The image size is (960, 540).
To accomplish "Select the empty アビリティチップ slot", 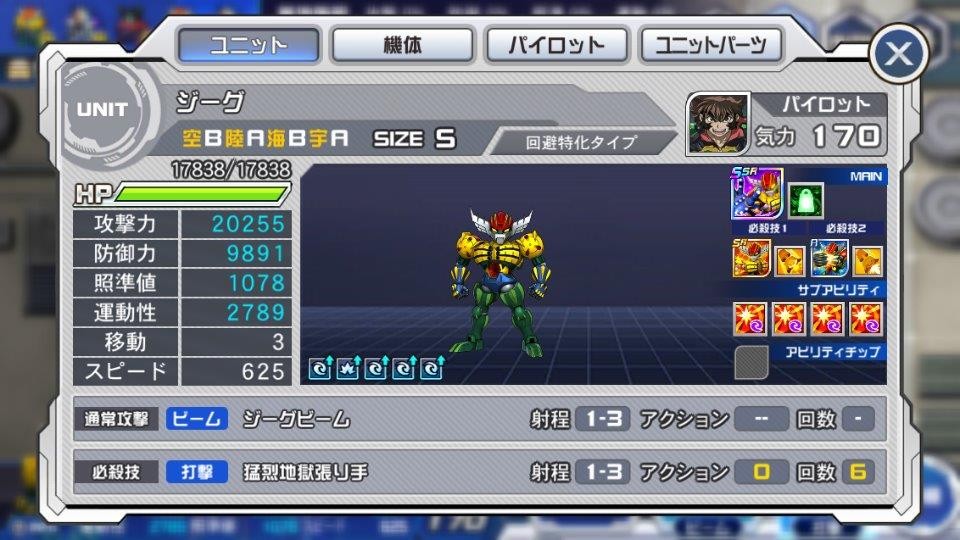I will (751, 362).
